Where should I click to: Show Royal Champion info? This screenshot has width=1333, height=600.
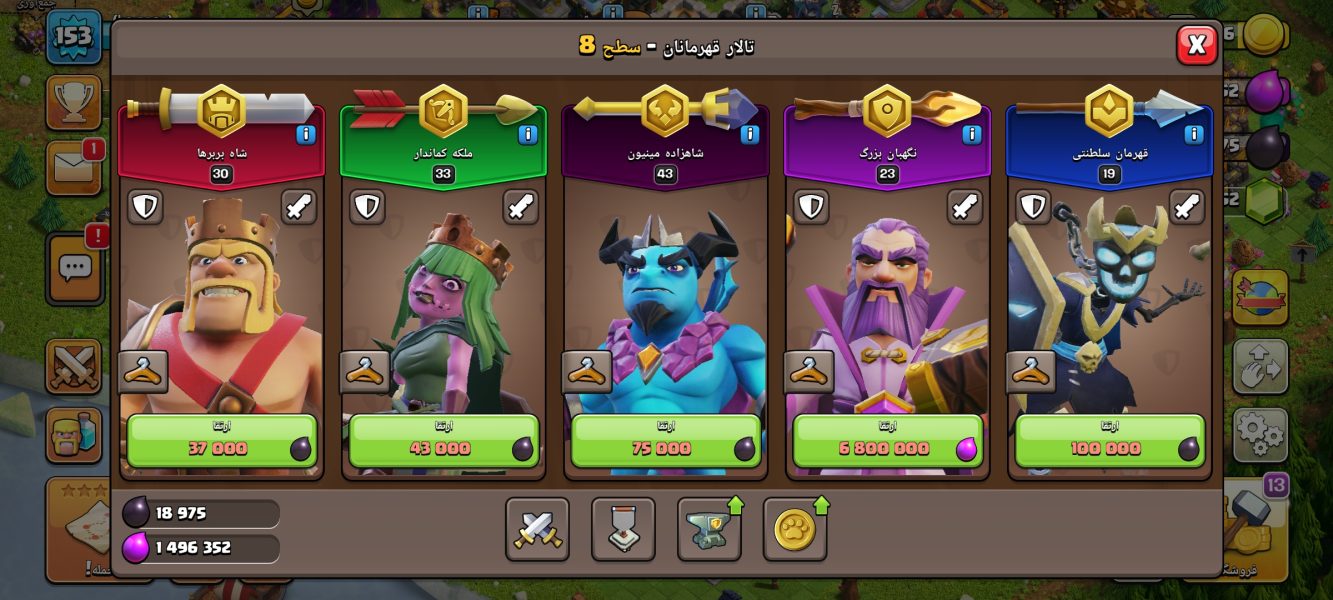(1194, 134)
